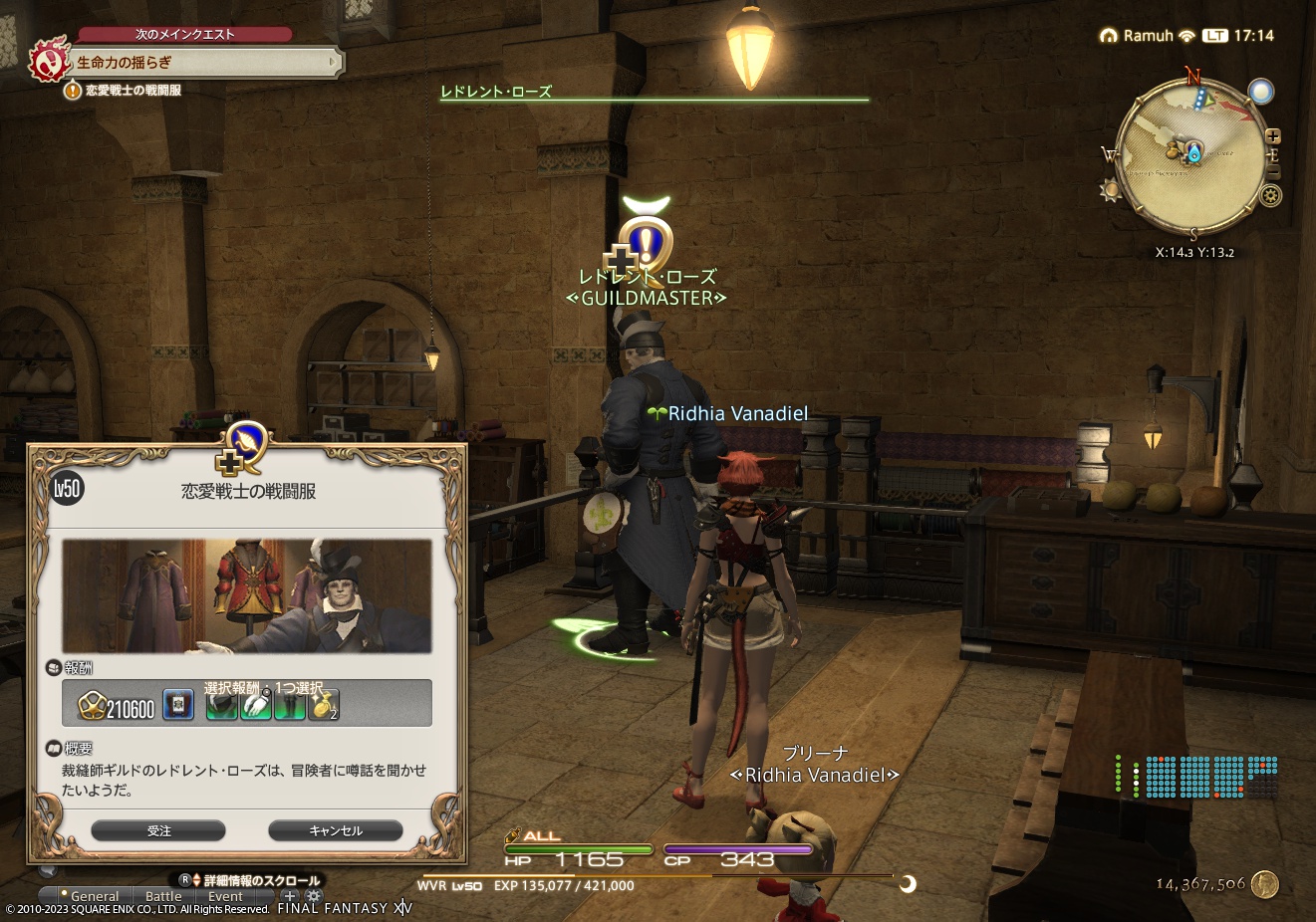
Task: Click the plus icon to add a chat tab
Action: click(289, 896)
